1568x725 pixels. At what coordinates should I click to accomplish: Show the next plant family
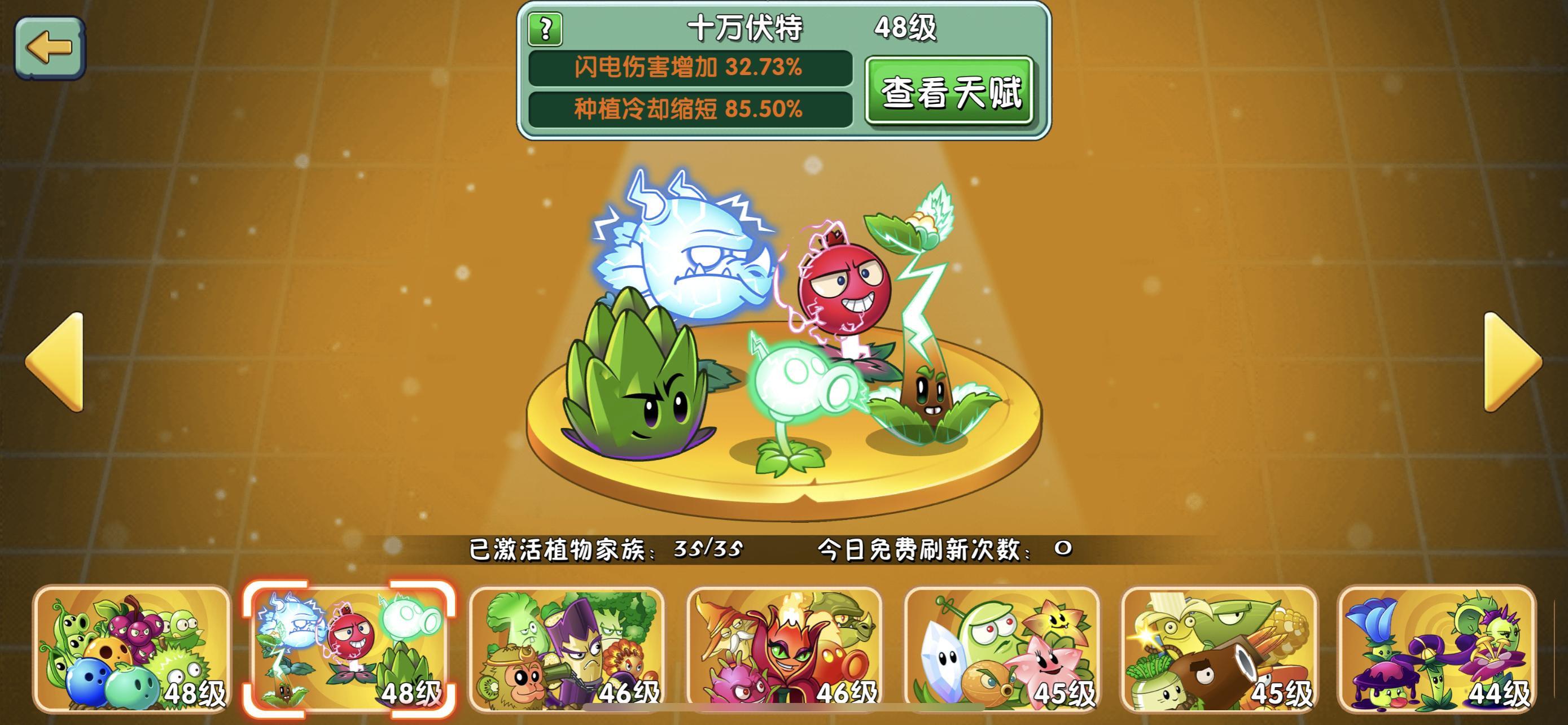coord(1512,362)
